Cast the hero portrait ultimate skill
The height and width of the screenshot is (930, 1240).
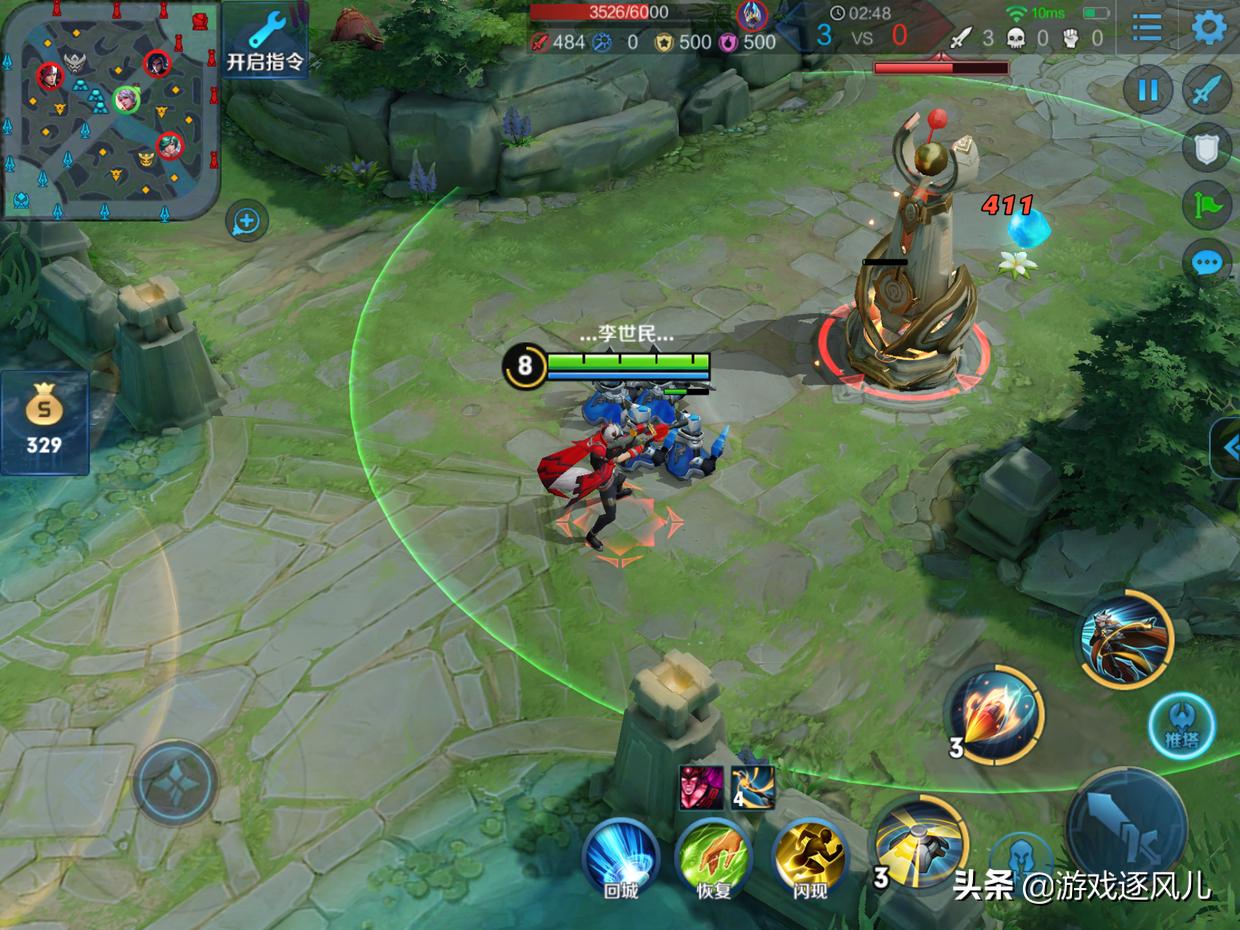pyautogui.click(x=1125, y=640)
